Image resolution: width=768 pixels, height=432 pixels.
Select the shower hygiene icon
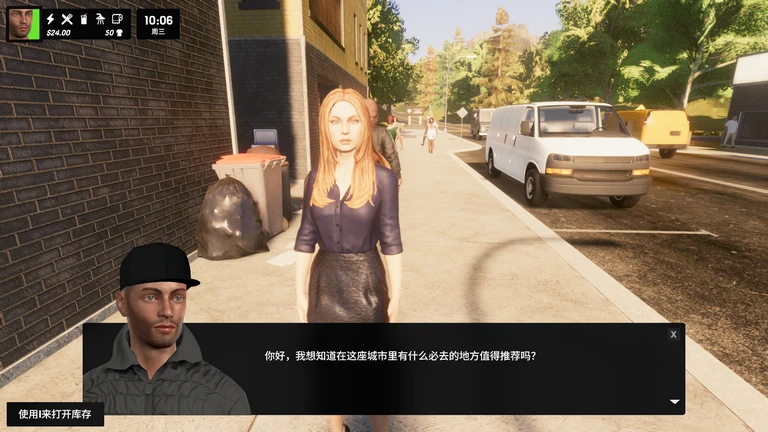(100, 18)
